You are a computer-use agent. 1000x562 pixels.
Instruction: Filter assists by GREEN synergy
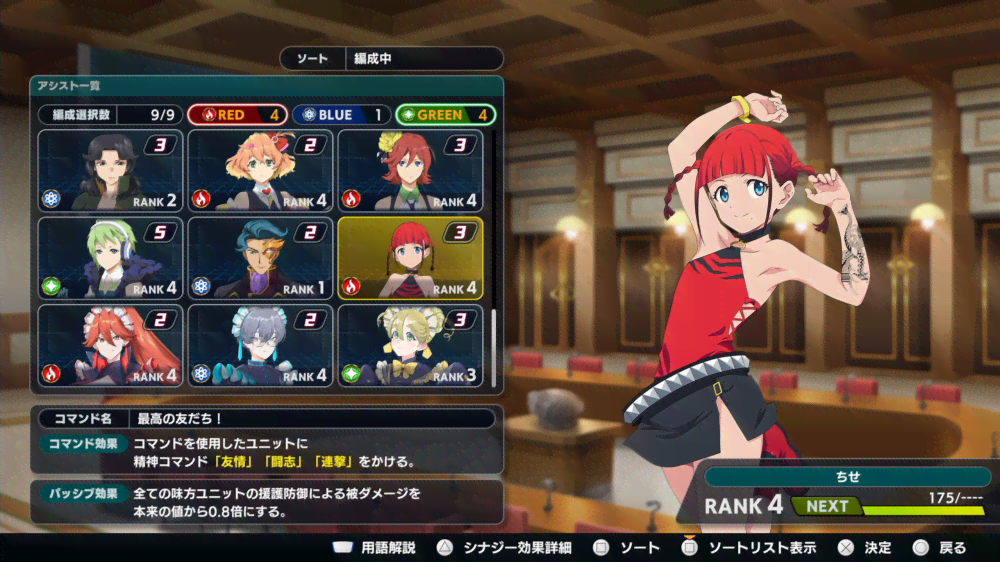click(445, 115)
